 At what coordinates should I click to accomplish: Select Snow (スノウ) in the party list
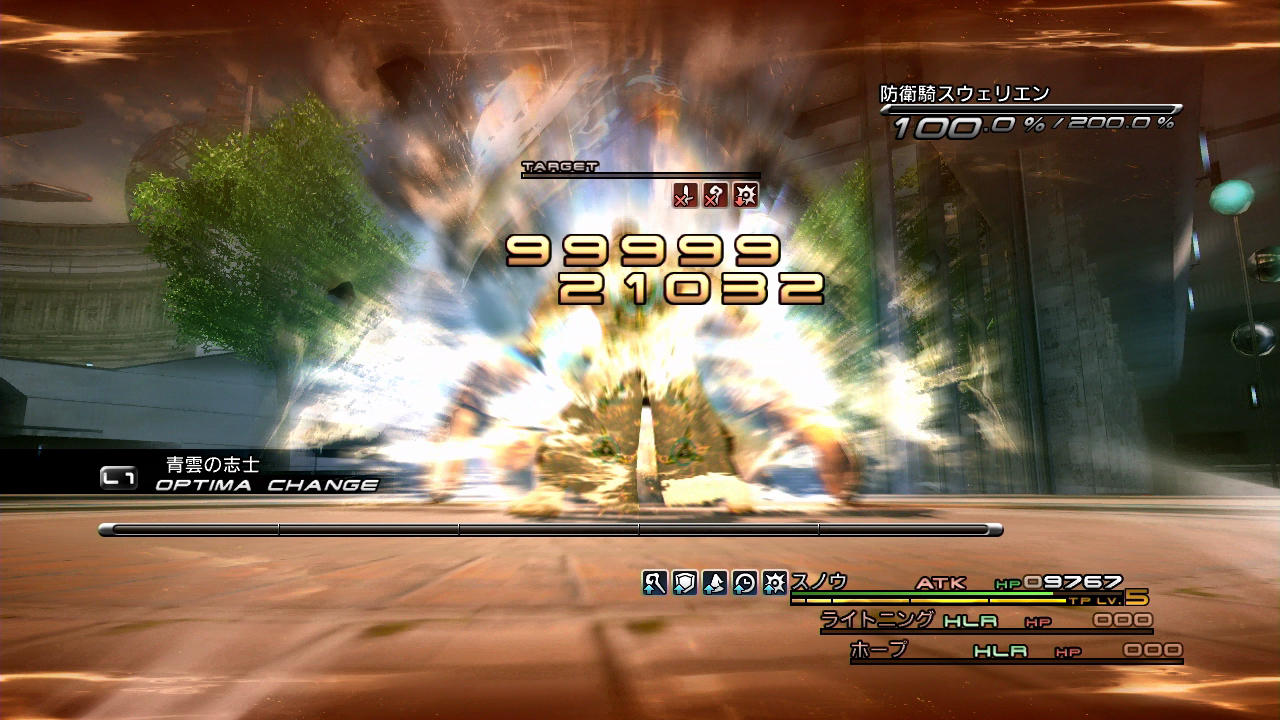819,582
